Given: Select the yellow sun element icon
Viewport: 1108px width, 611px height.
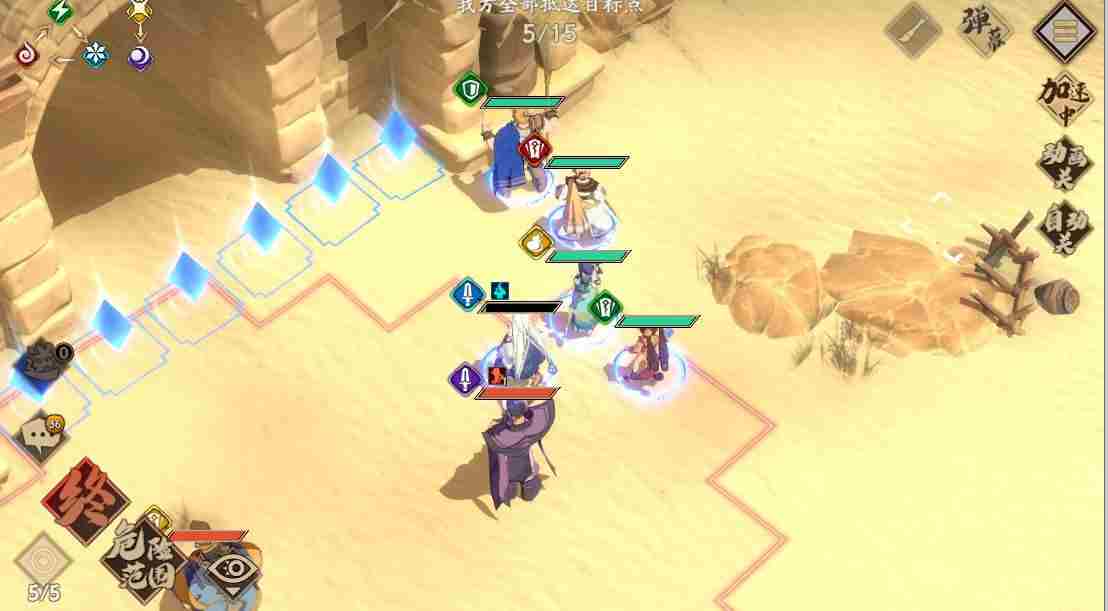Looking at the screenshot, I should click(140, 11).
